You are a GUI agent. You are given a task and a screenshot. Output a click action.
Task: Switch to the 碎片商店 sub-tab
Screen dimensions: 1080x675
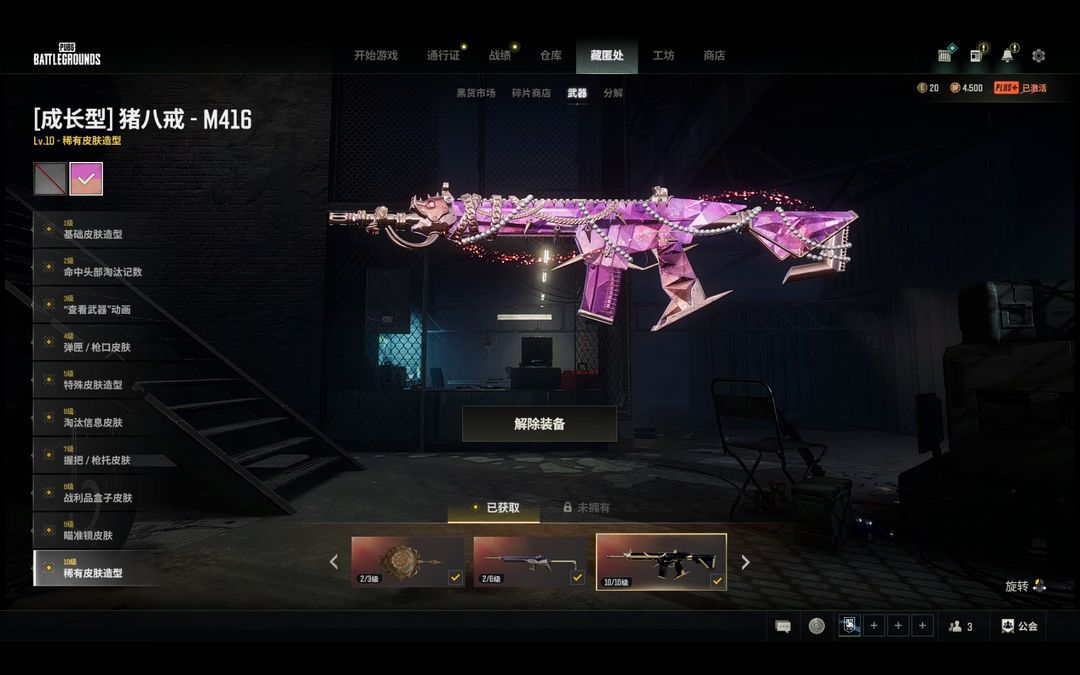click(531, 93)
